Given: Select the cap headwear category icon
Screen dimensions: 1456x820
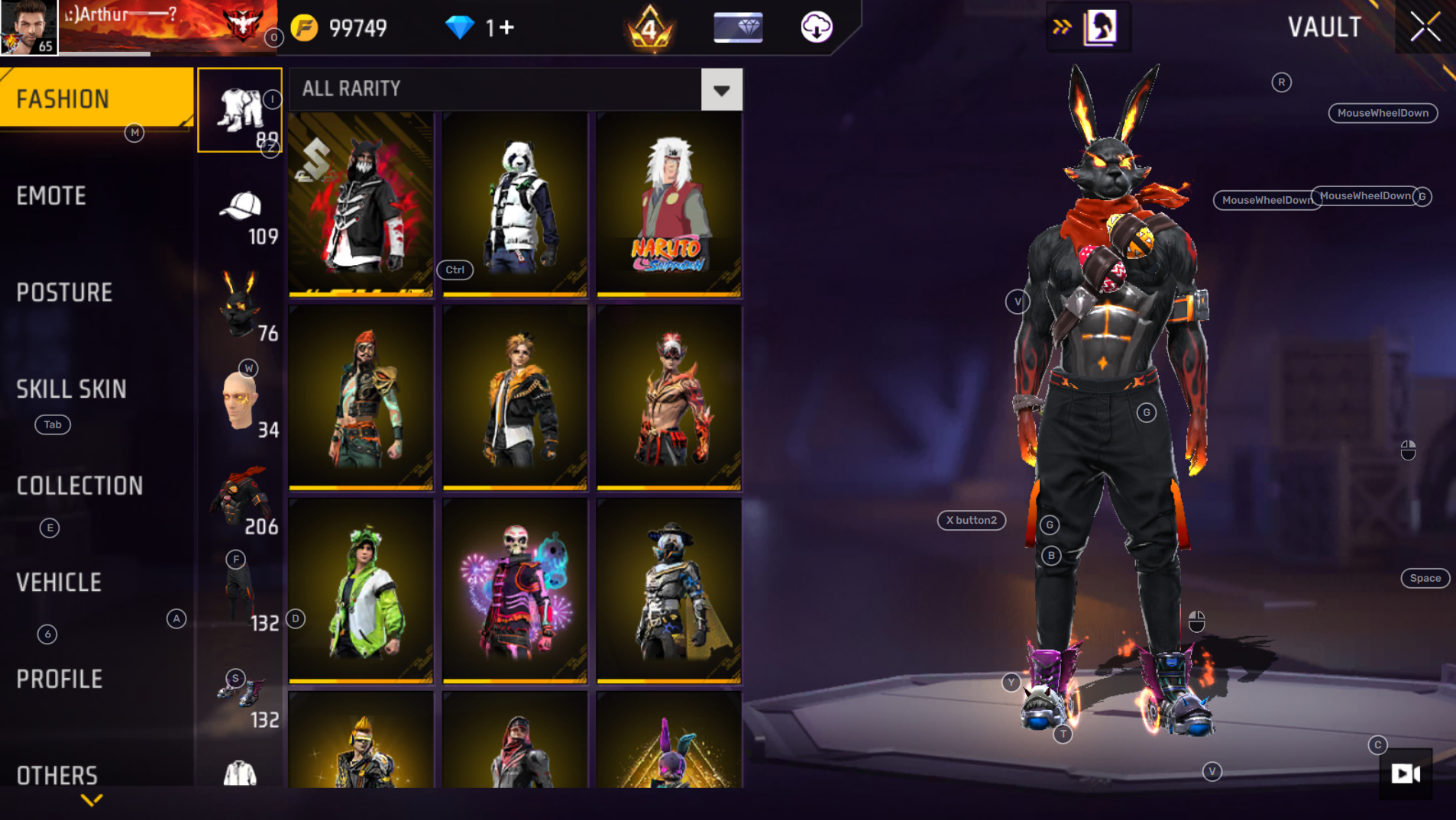Looking at the screenshot, I should (x=240, y=206).
